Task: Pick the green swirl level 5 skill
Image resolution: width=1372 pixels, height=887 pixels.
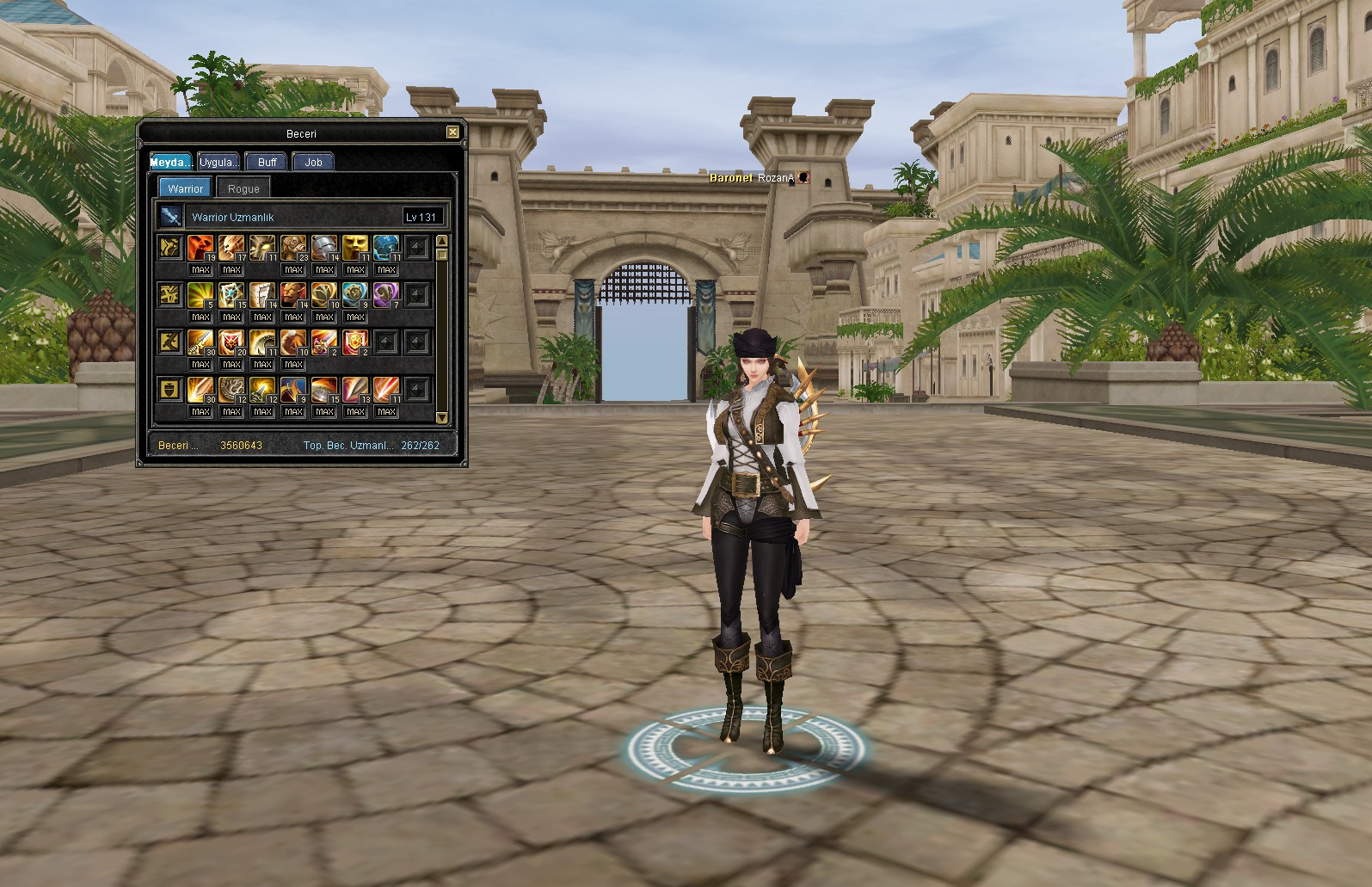Action: (200, 295)
